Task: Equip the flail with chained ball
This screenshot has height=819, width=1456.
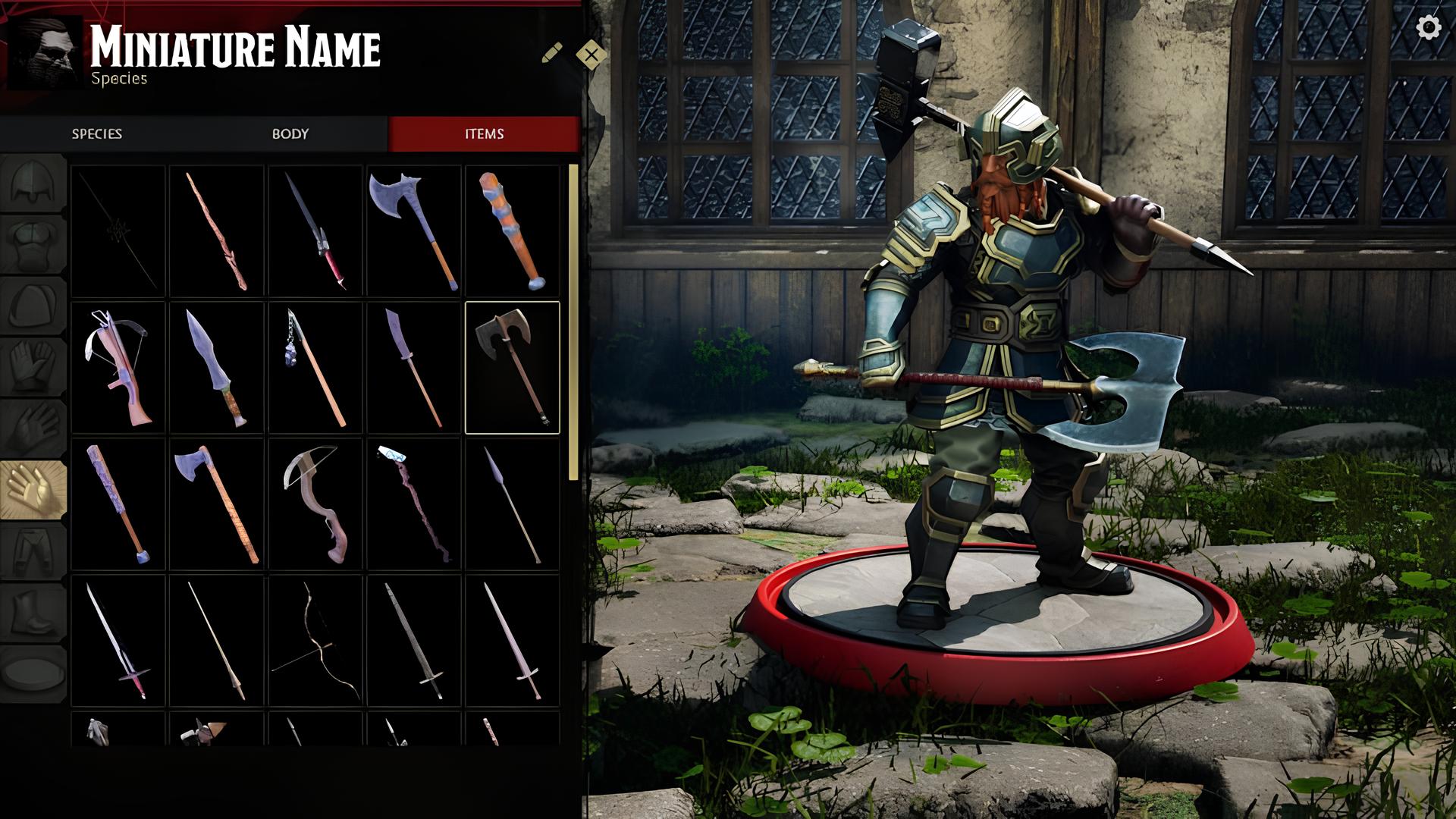Action: coord(315,368)
